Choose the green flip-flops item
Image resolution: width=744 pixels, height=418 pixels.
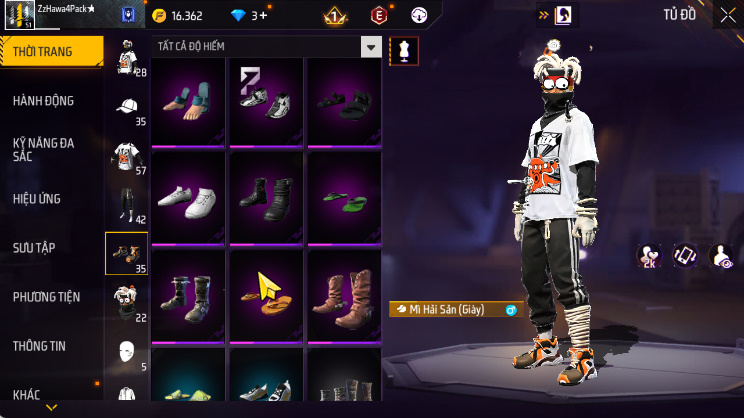(x=342, y=196)
